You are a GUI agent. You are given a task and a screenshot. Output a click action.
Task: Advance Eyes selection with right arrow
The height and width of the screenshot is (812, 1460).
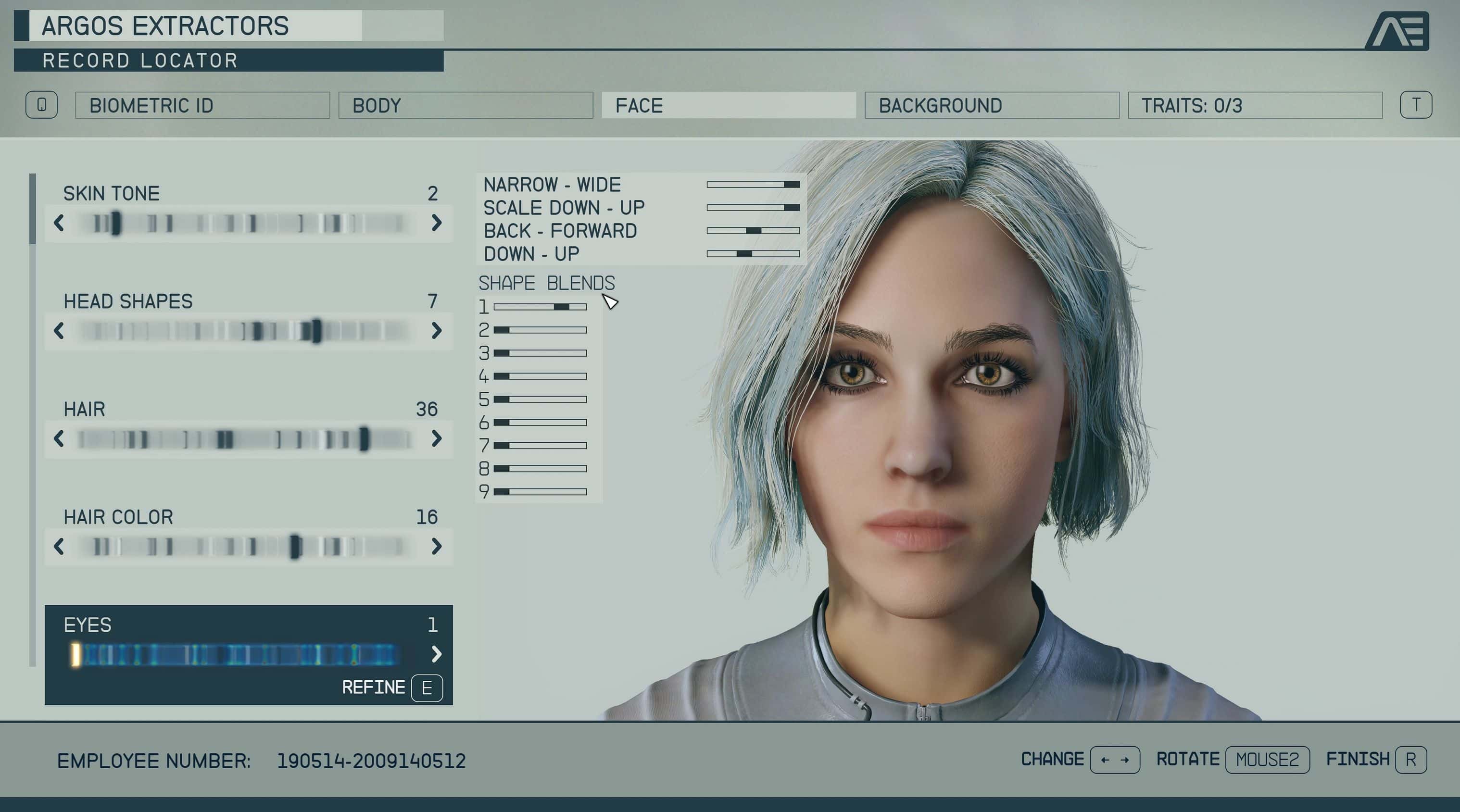[x=436, y=654]
